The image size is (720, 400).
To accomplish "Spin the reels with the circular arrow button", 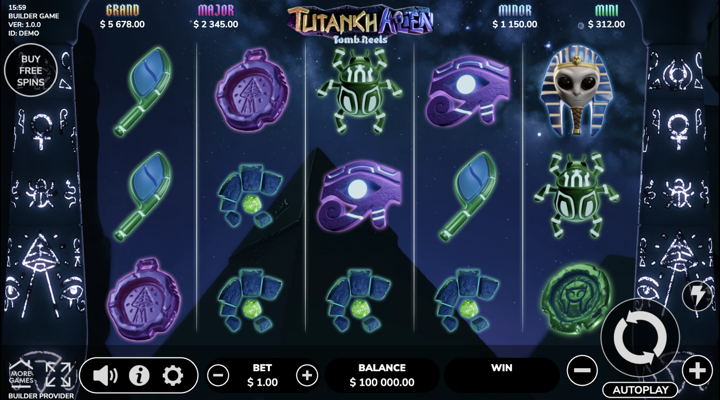I will pos(639,339).
